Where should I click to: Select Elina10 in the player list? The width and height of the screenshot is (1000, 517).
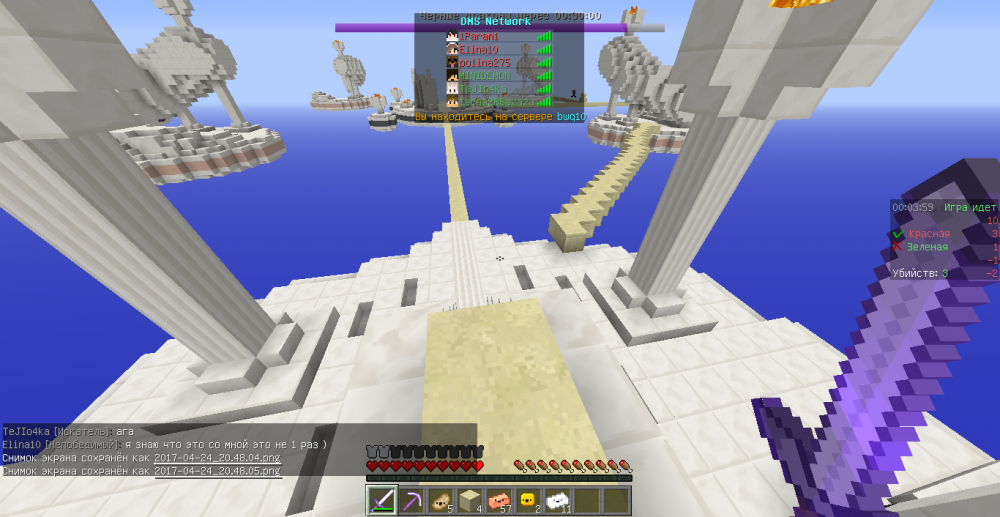[x=478, y=50]
